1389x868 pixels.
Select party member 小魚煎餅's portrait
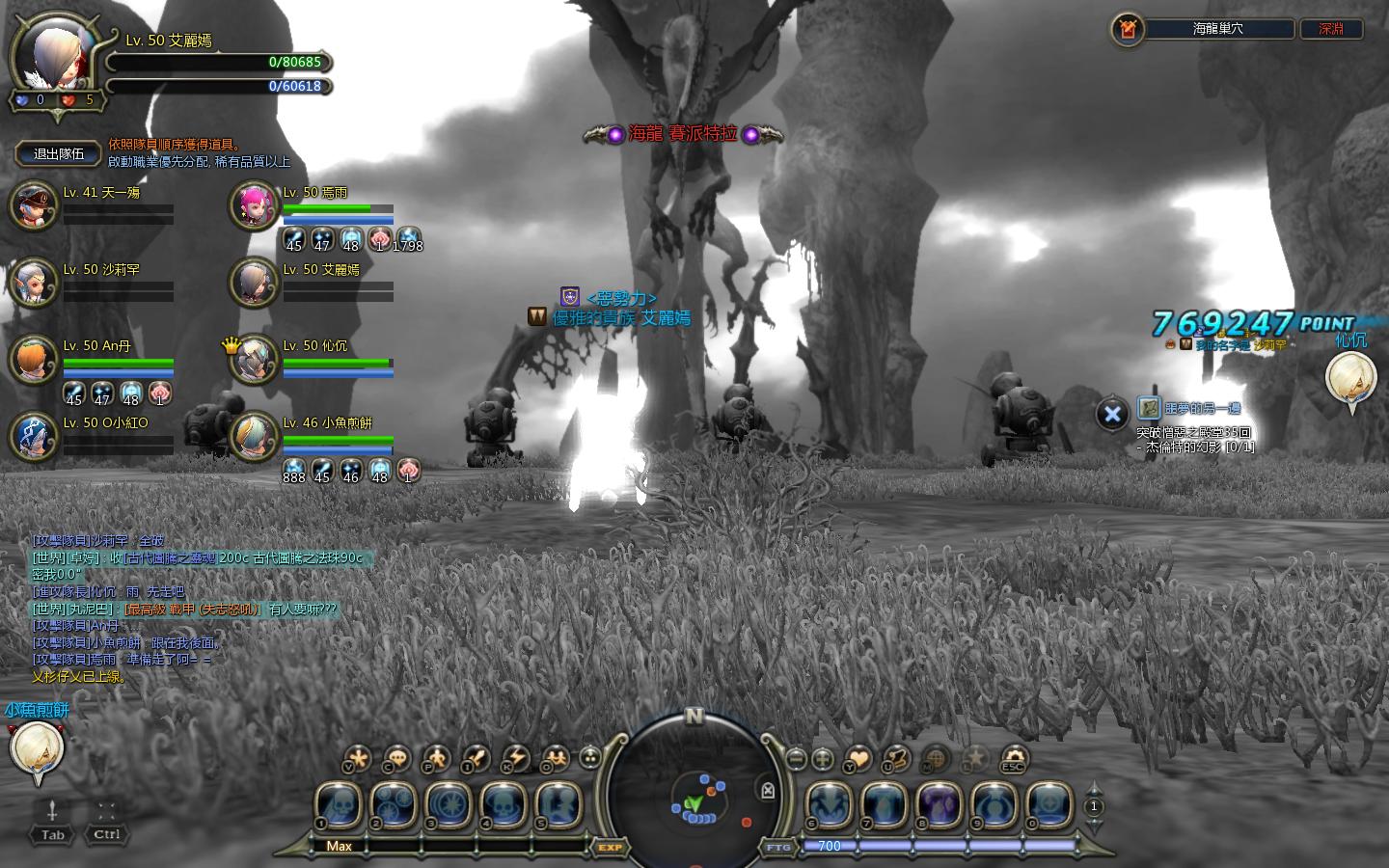(x=254, y=435)
